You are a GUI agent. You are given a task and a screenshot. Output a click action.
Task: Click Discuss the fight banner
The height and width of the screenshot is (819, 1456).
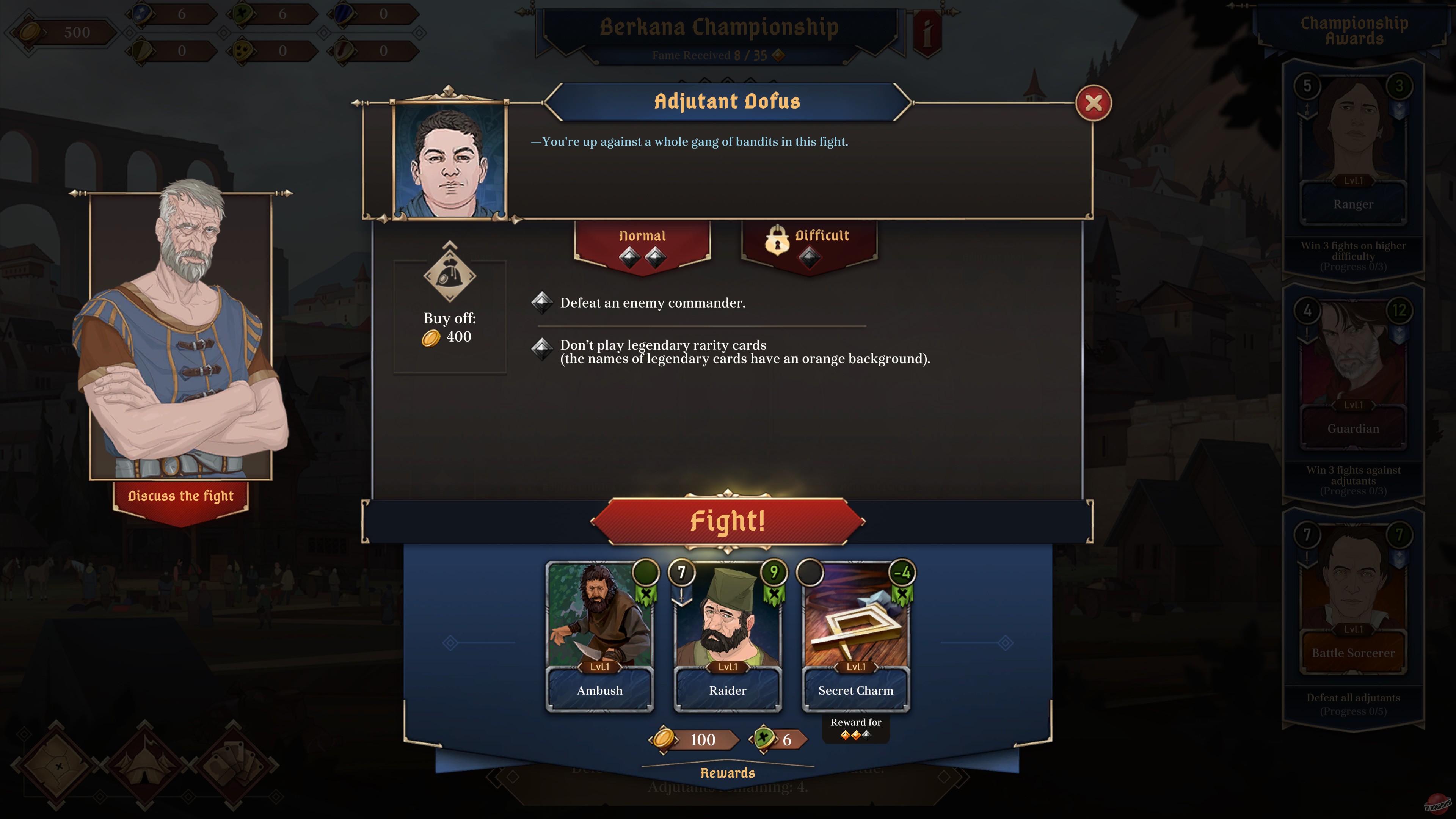click(181, 496)
